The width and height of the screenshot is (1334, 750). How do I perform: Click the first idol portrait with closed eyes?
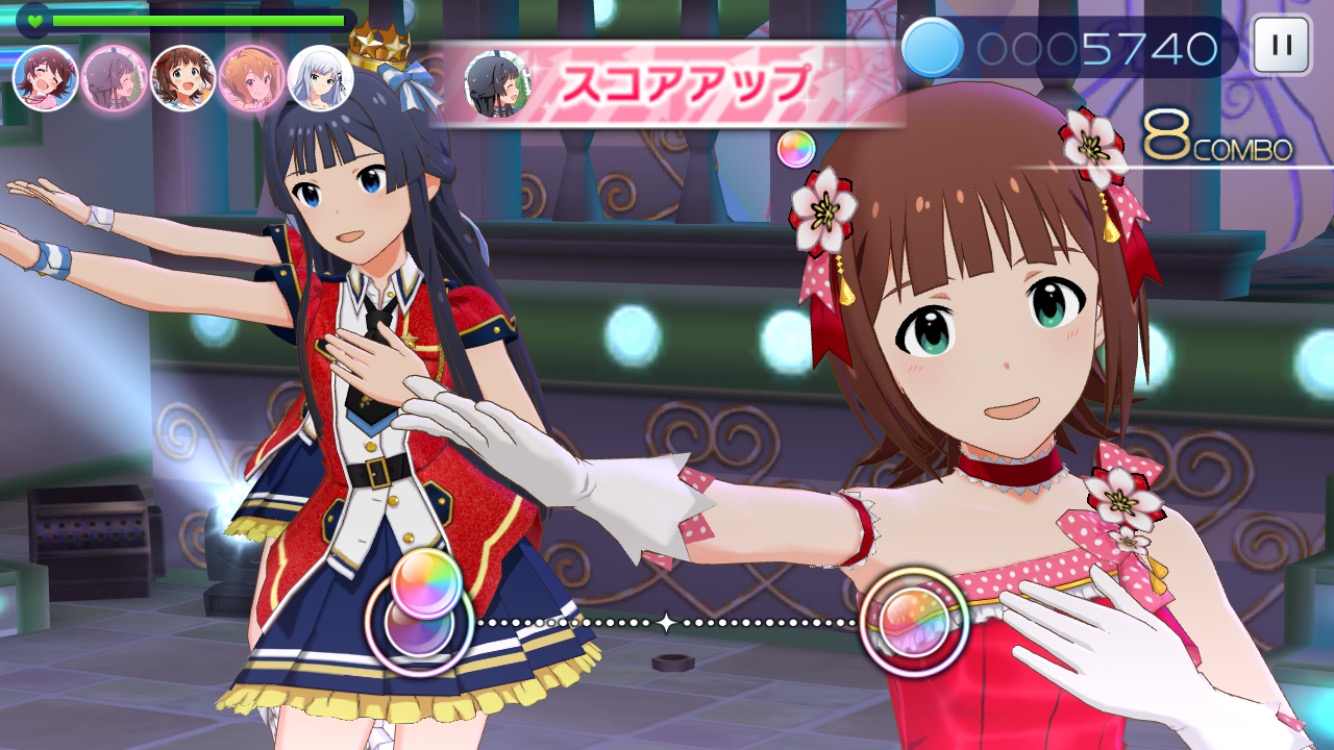click(46, 78)
